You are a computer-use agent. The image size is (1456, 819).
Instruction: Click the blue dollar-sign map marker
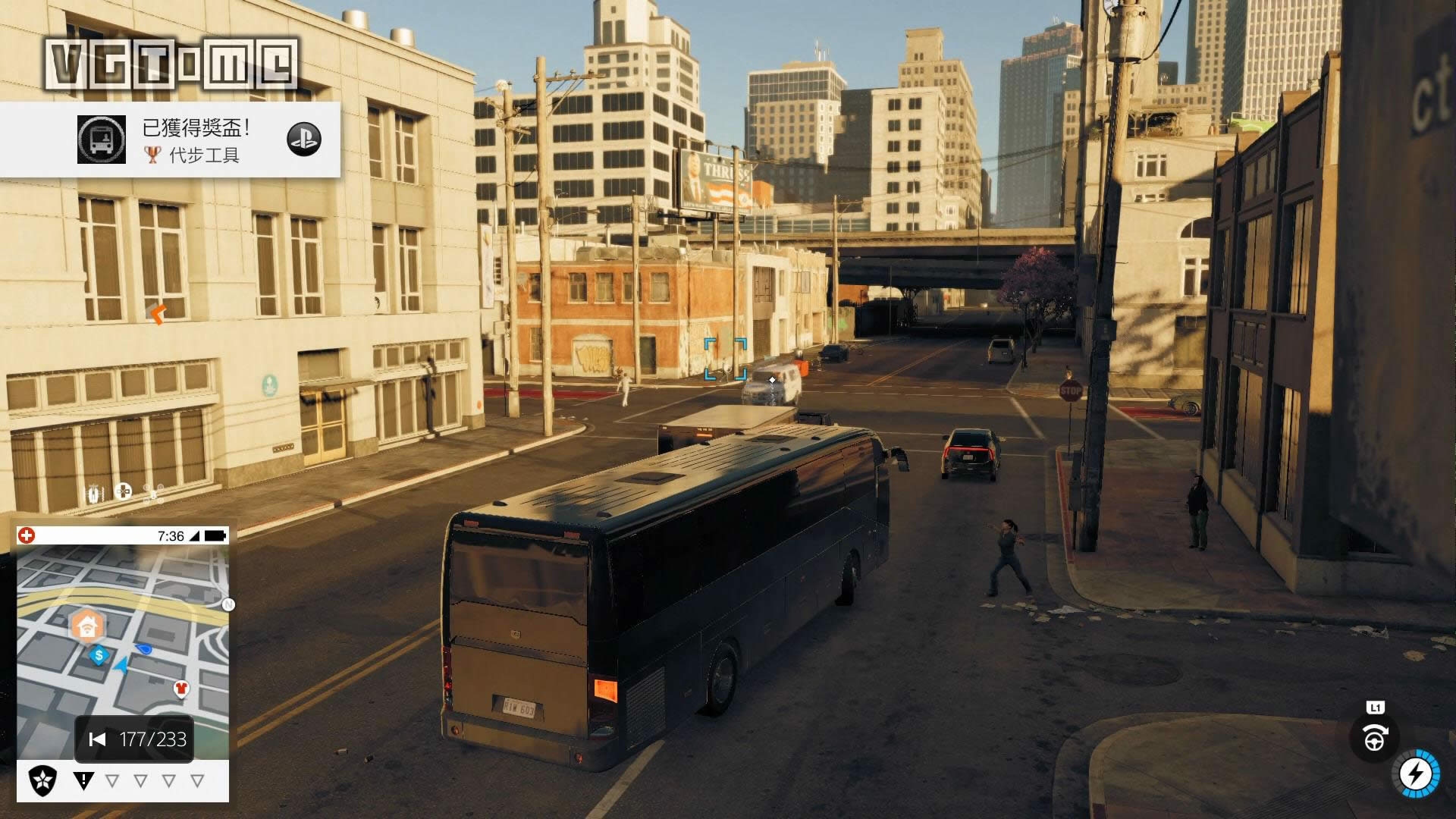pos(99,655)
